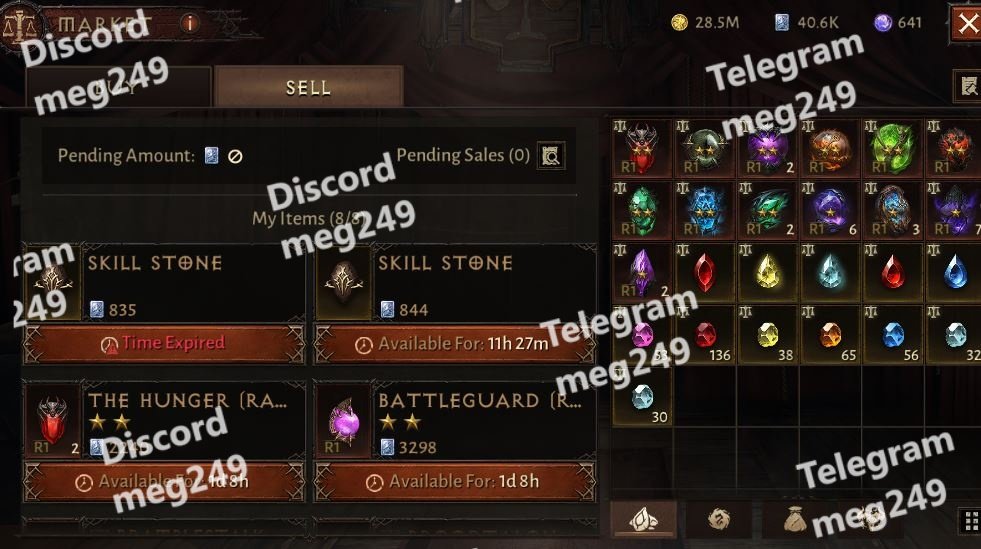Open the Market info icon
The width and height of the screenshot is (981, 549).
(190, 23)
